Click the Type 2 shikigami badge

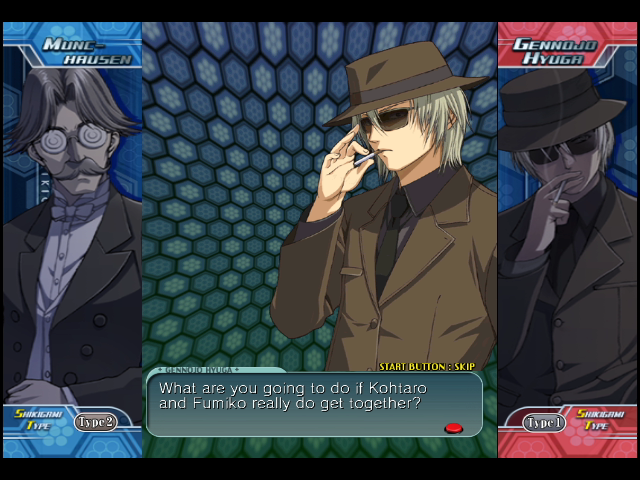[x=95, y=422]
